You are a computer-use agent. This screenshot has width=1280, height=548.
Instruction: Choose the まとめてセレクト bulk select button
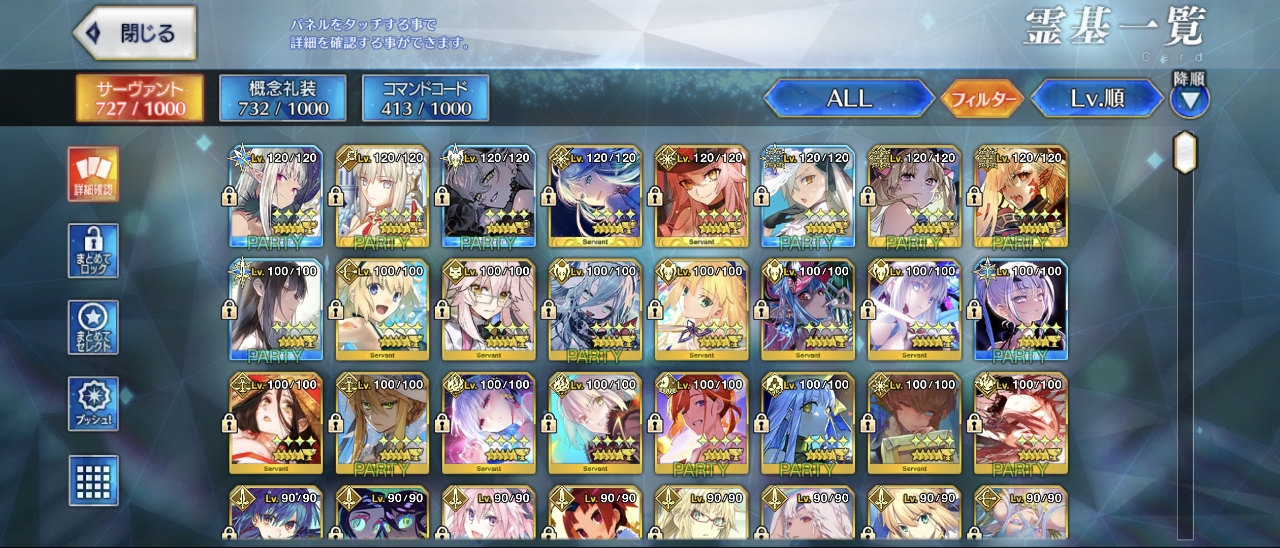(93, 327)
